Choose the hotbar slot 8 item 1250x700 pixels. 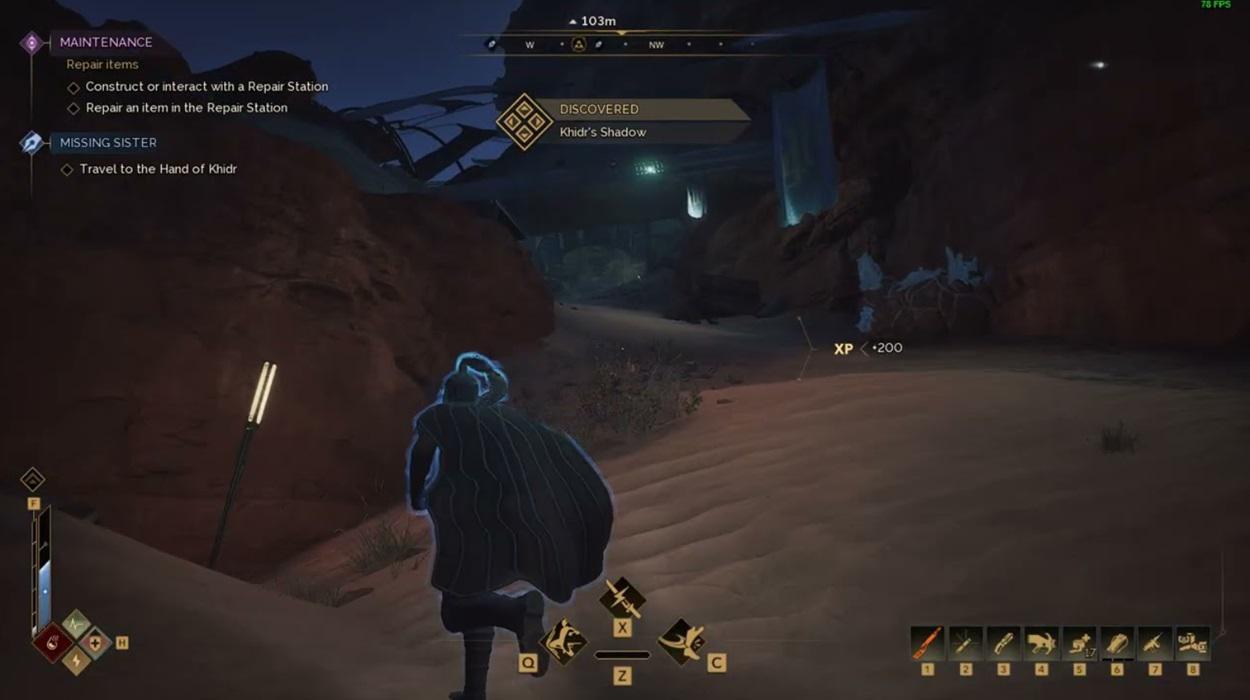pos(1193,642)
